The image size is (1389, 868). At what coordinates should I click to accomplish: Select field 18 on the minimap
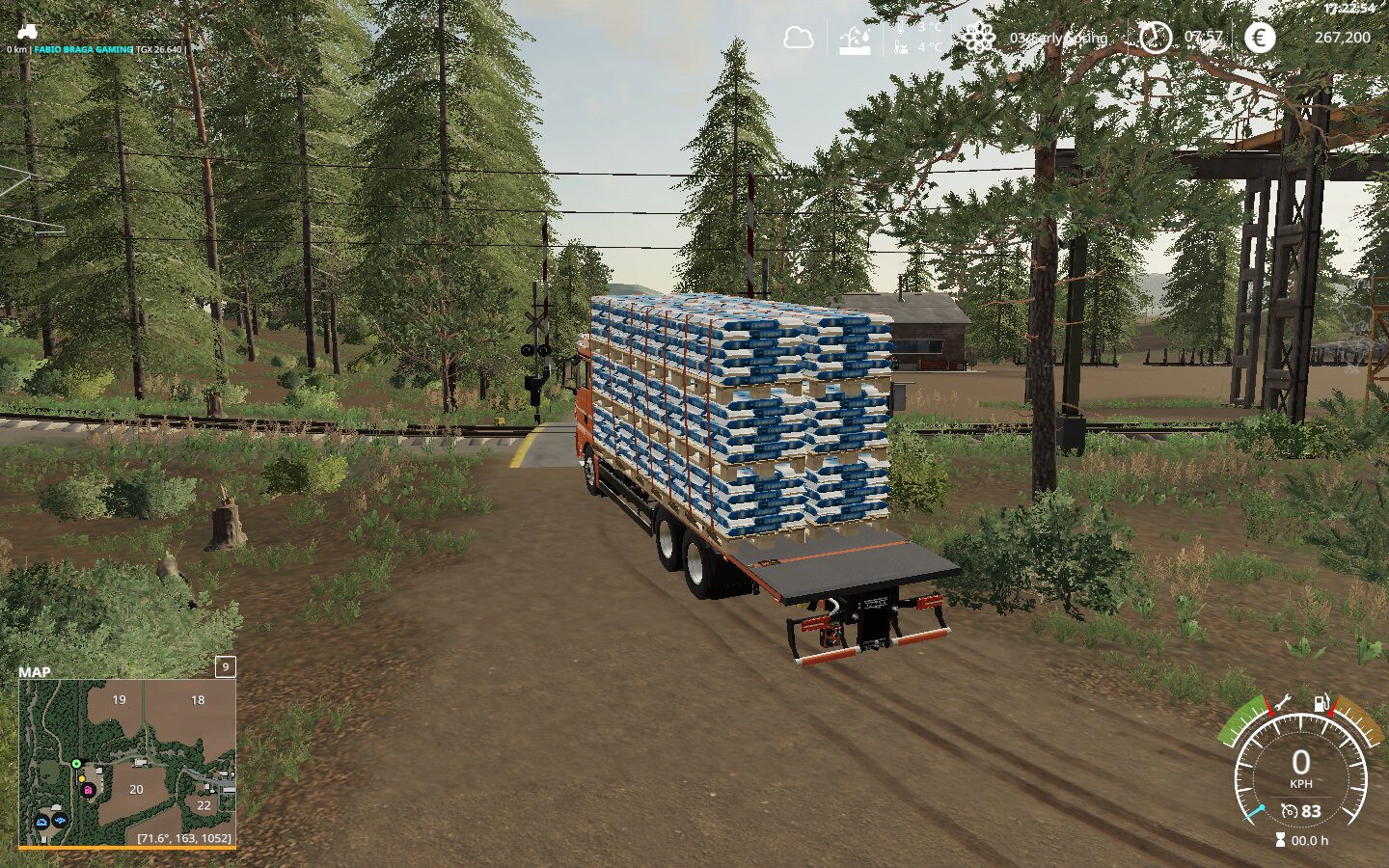pos(198,700)
